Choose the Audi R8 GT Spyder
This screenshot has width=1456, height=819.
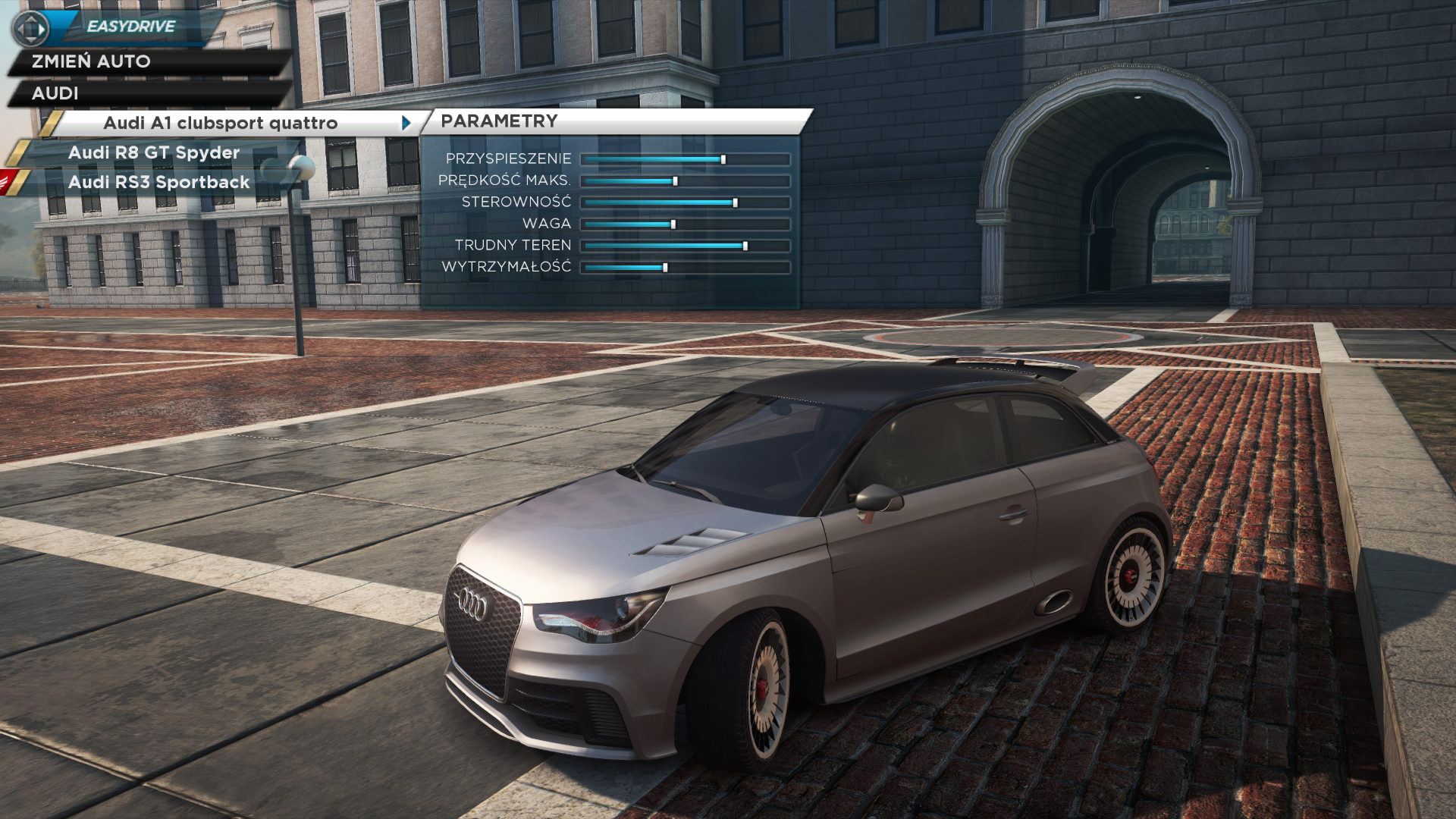[154, 153]
